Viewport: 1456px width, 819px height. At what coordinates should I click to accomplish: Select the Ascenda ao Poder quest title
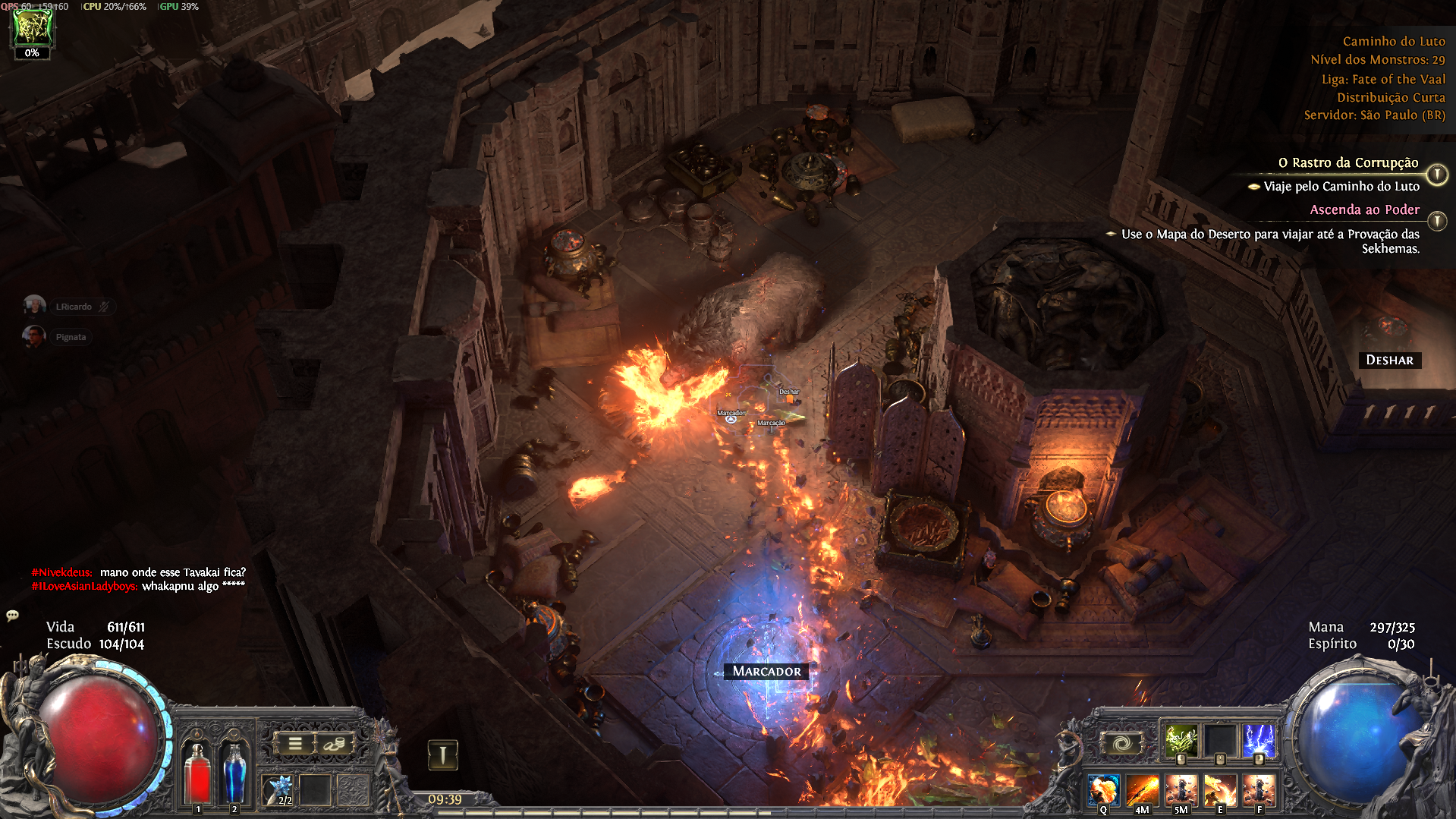click(x=1364, y=210)
